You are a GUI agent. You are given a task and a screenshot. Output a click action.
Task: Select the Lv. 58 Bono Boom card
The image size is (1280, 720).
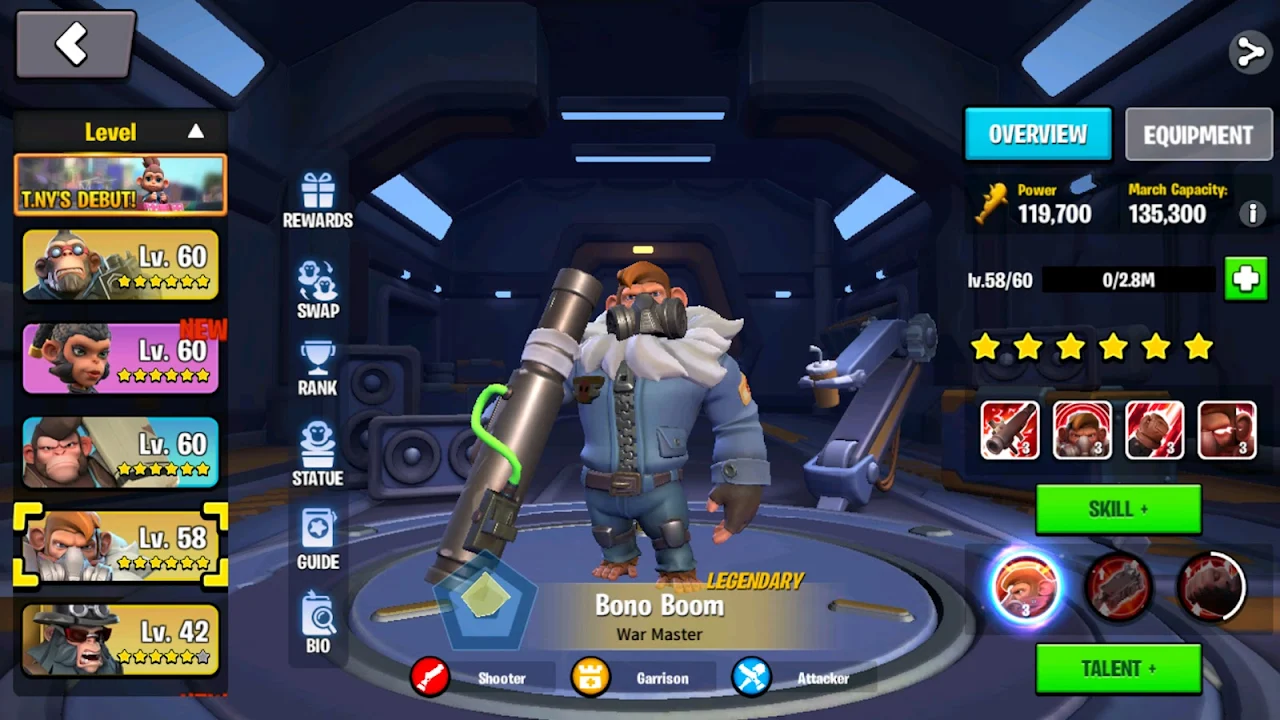(x=120, y=545)
